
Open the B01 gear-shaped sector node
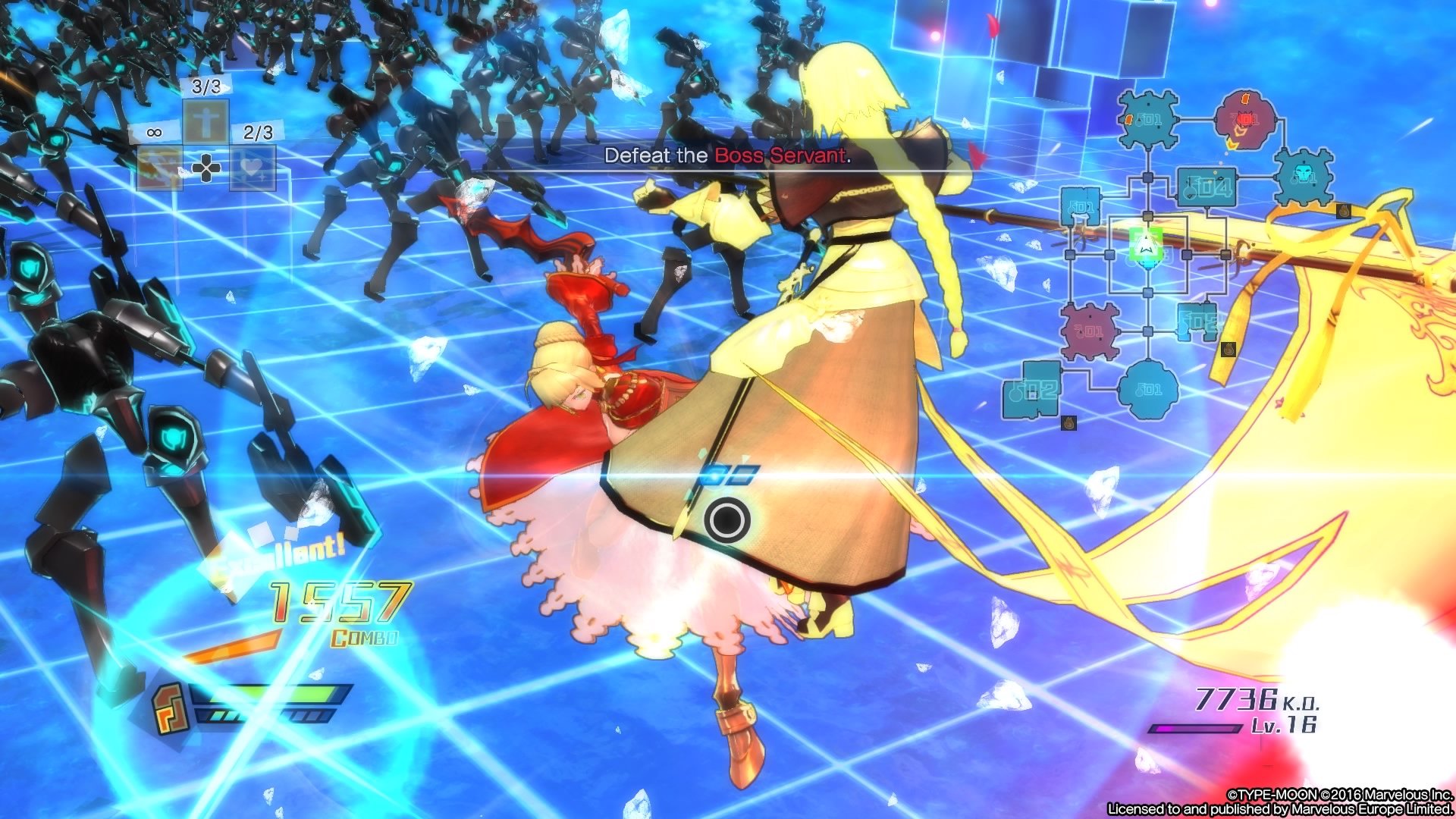1148,119
